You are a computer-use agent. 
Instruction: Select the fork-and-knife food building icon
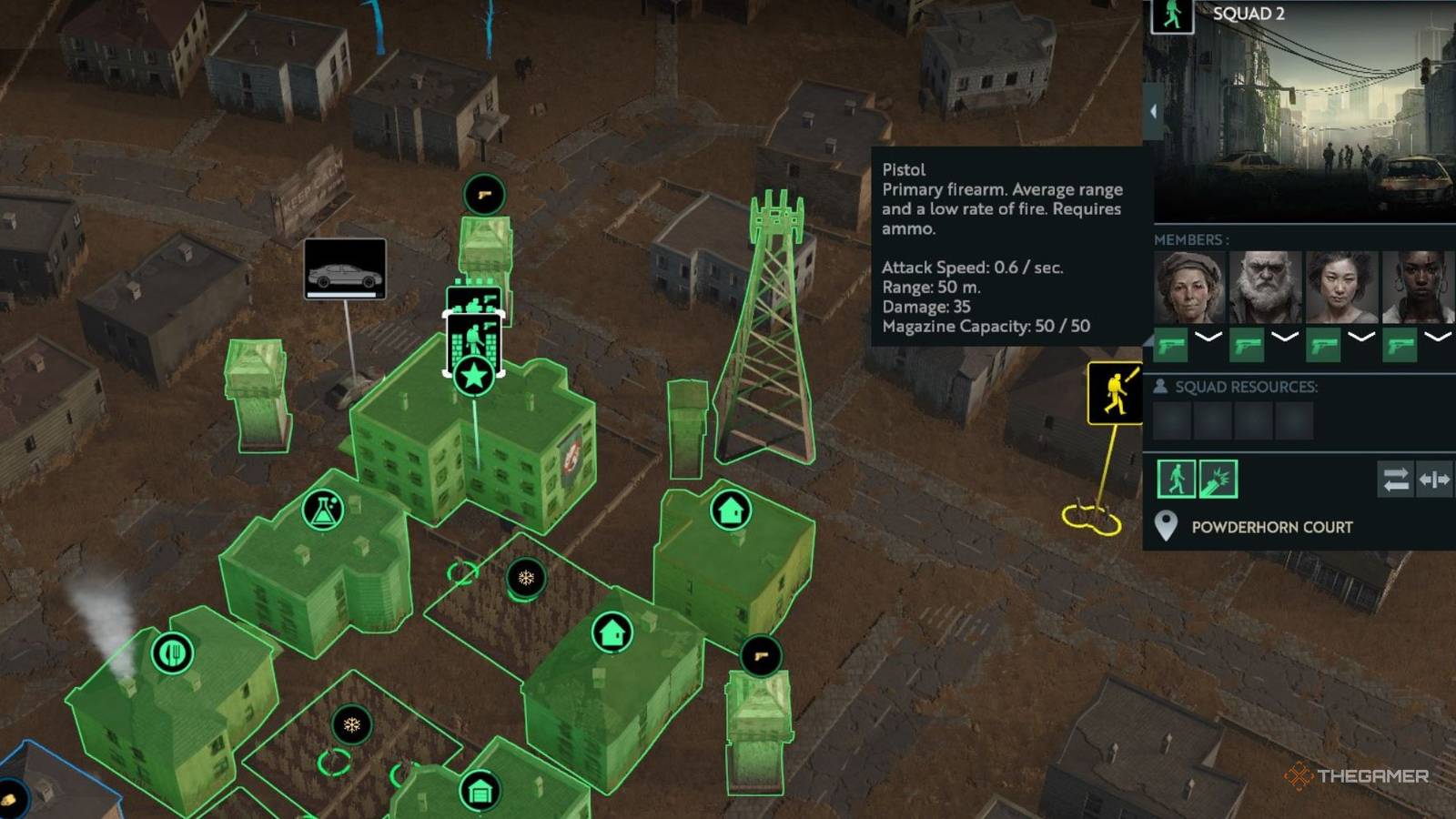tap(173, 653)
